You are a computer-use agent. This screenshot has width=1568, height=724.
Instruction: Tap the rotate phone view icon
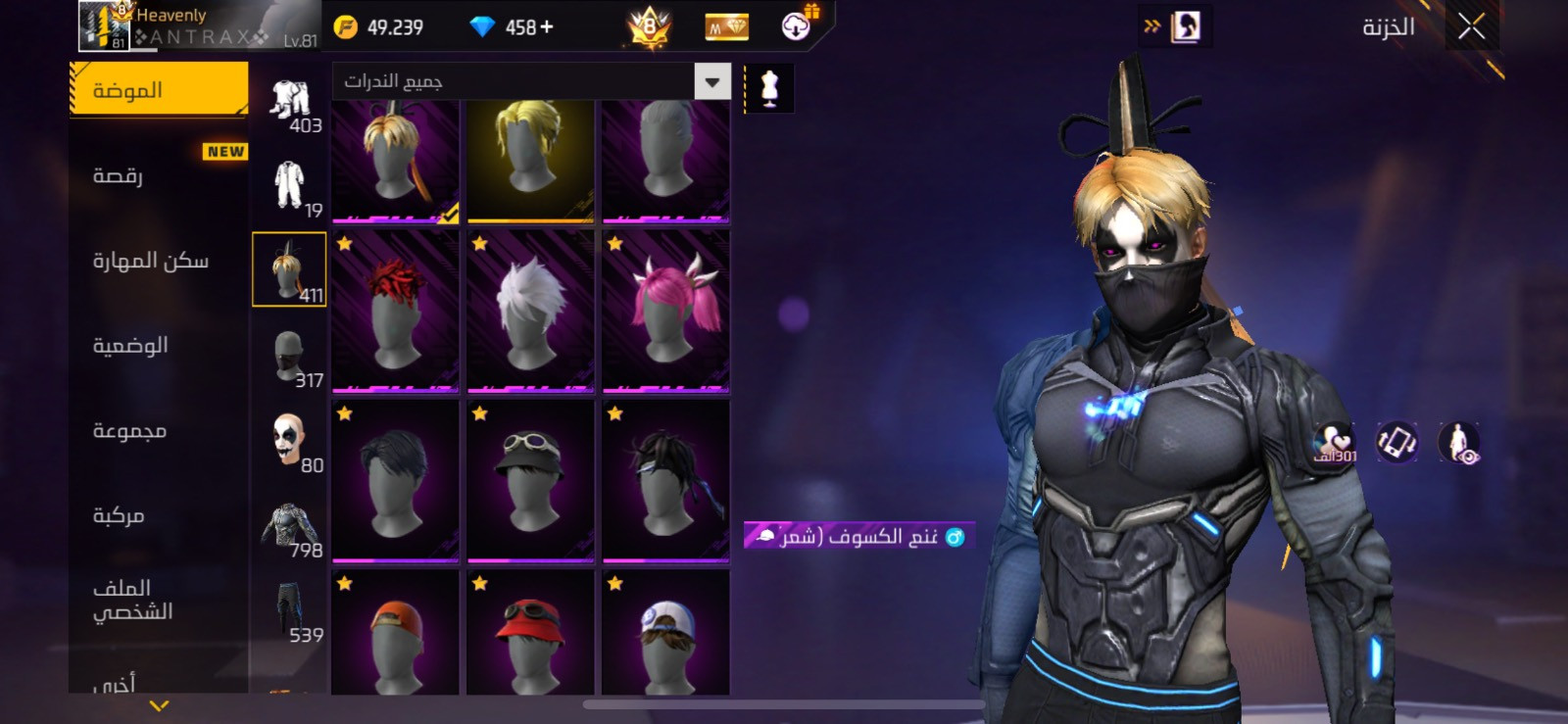[x=1396, y=443]
